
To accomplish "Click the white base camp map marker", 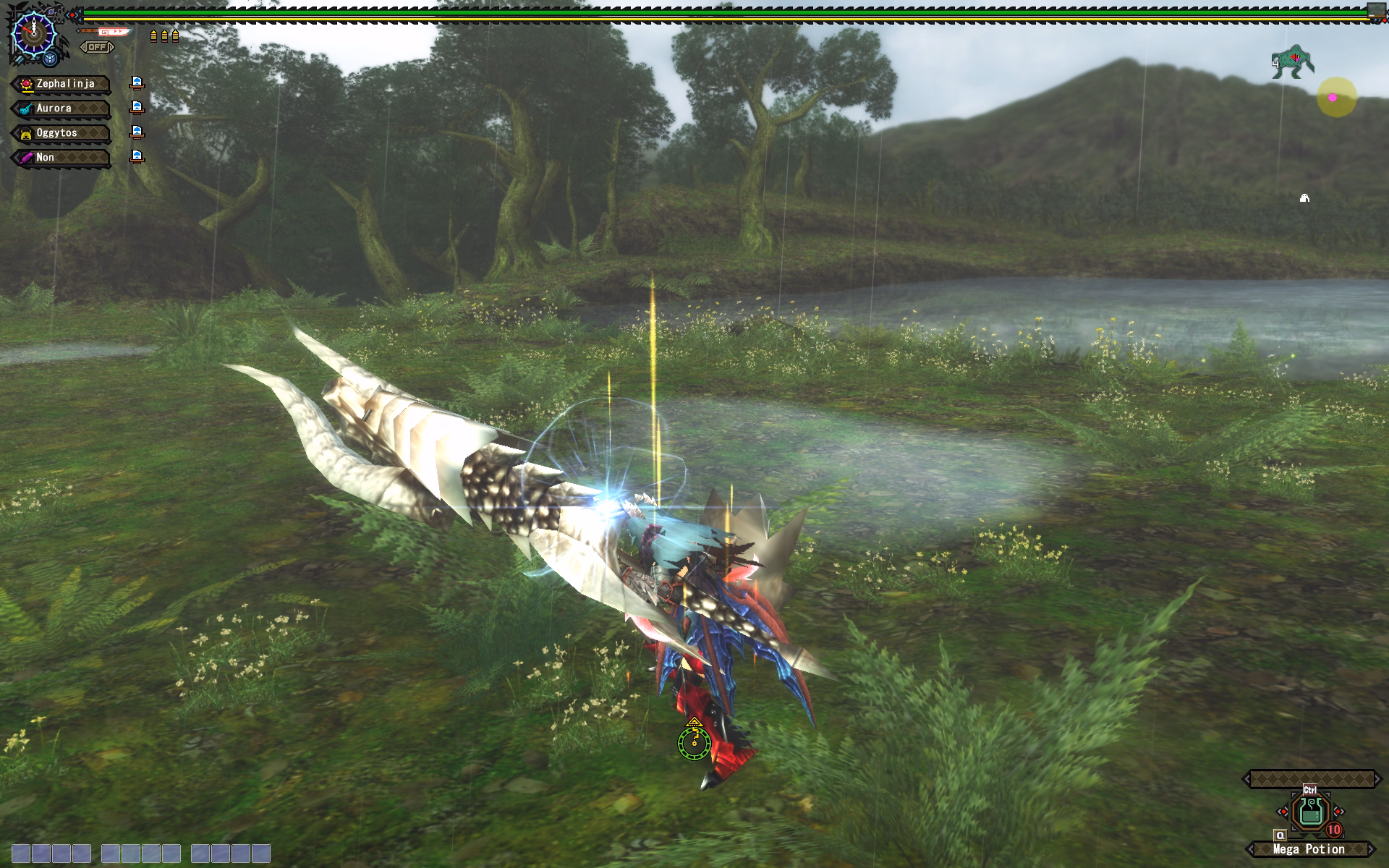I will (x=1304, y=197).
